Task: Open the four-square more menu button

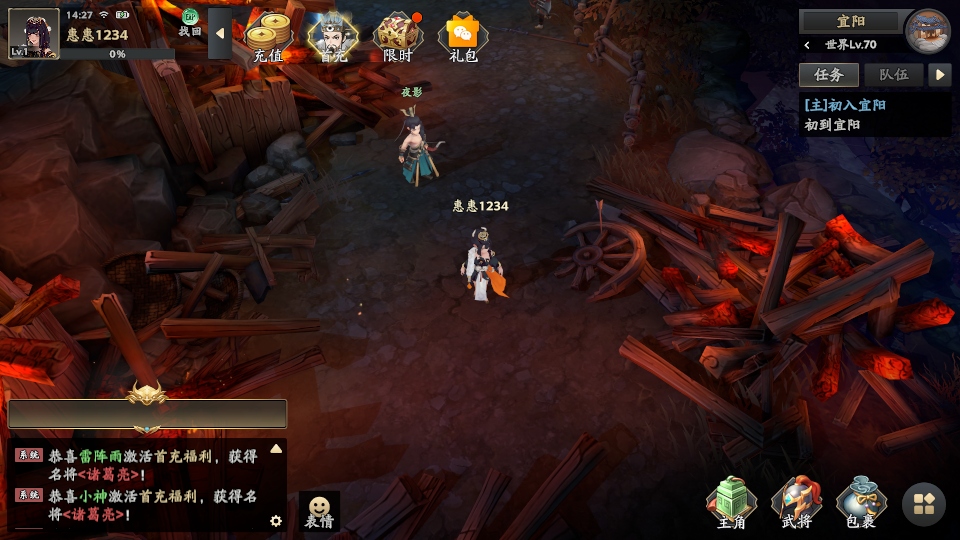Action: (x=923, y=505)
